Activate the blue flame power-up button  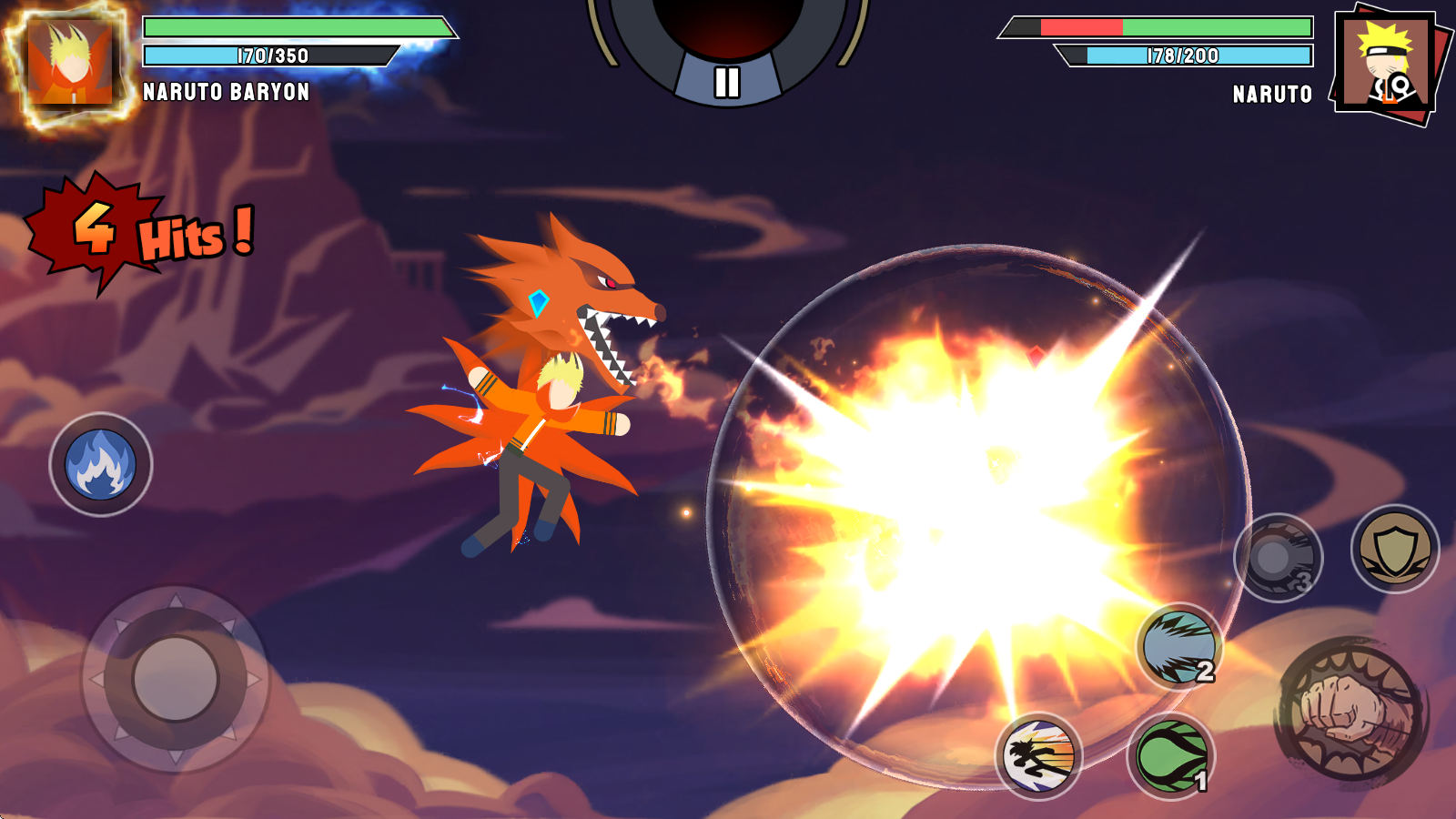click(x=101, y=465)
